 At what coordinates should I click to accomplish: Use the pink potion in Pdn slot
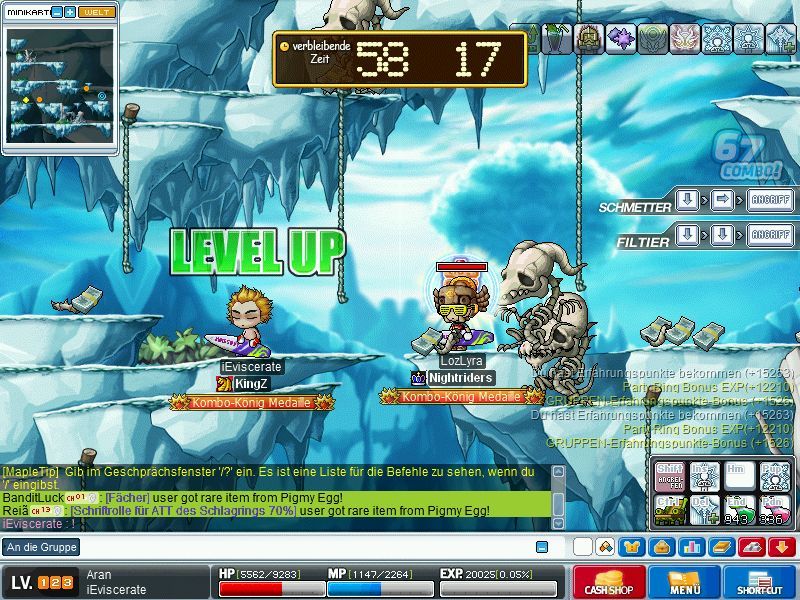(773, 508)
